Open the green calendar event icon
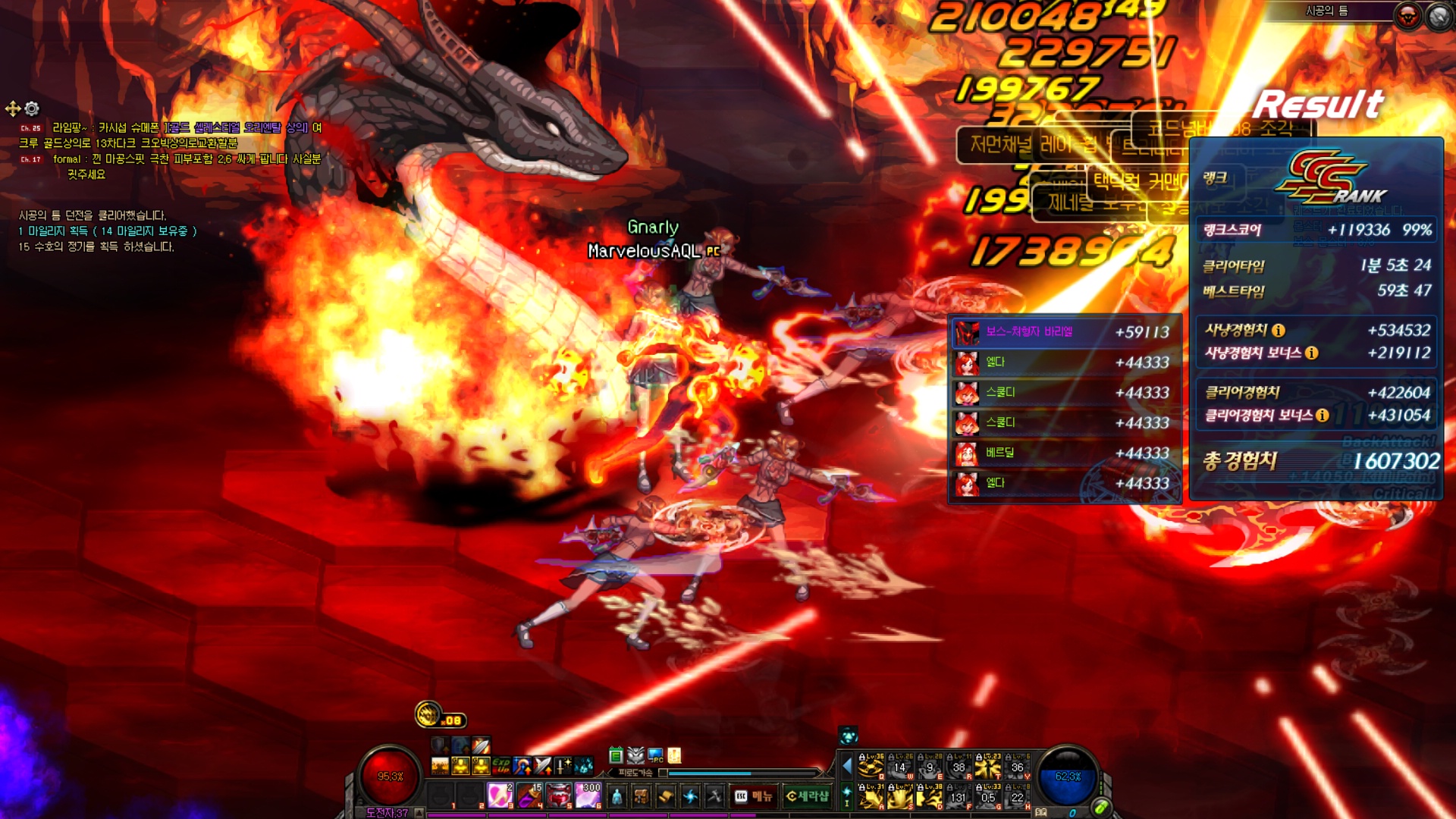The height and width of the screenshot is (819, 1456). click(616, 755)
